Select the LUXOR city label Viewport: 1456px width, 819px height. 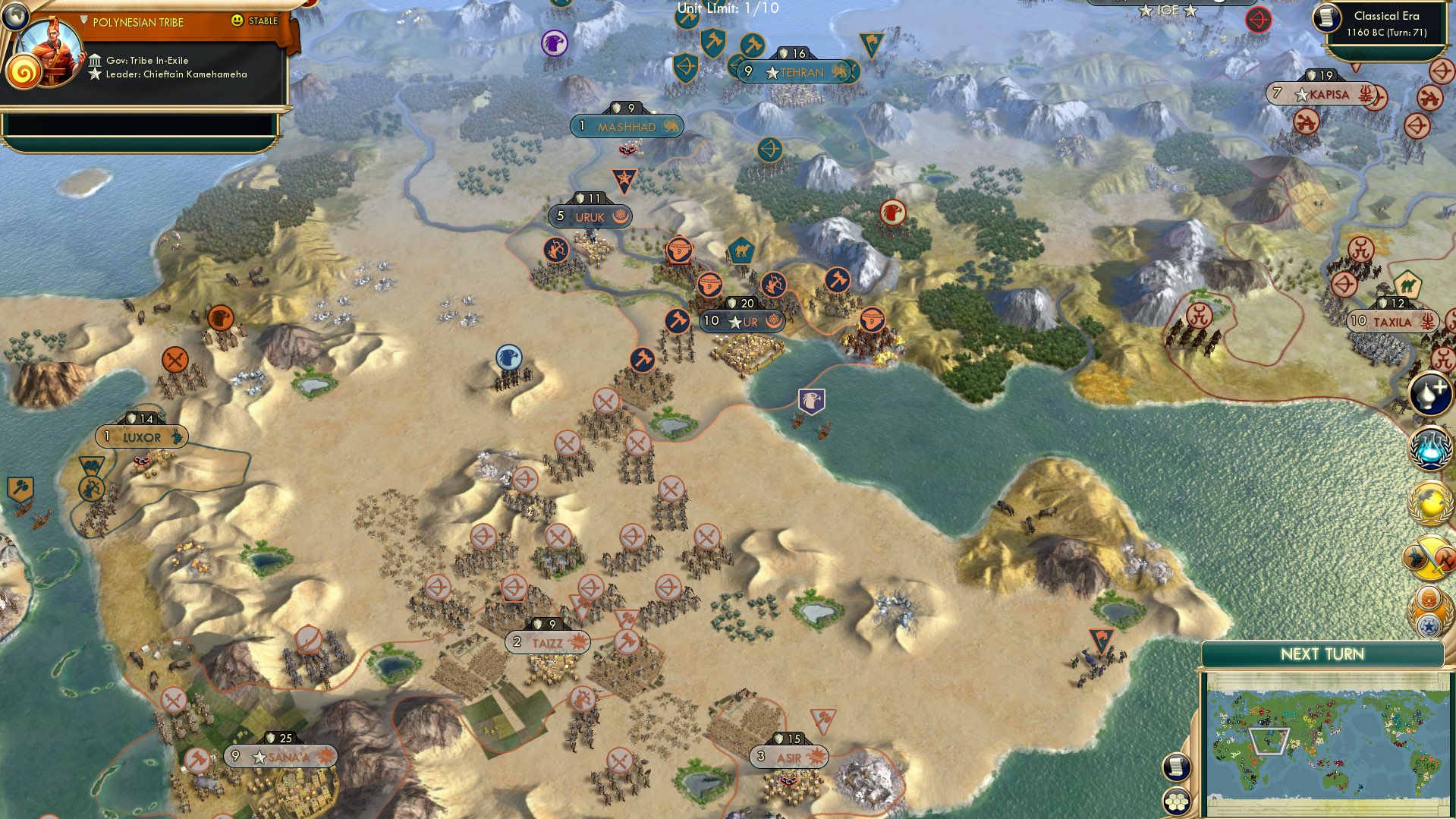tap(141, 436)
